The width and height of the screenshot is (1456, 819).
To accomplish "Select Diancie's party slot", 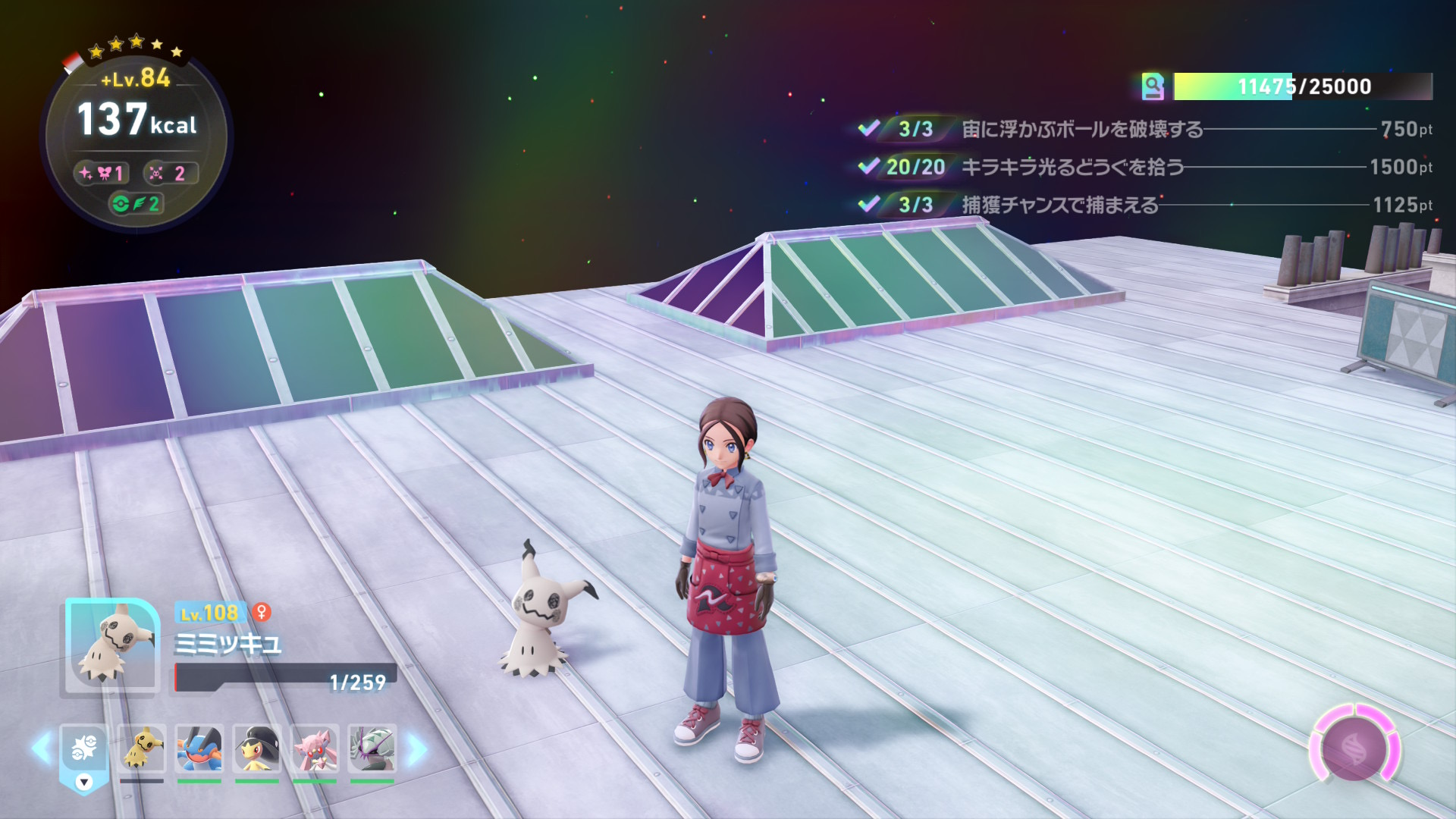I will pyautogui.click(x=314, y=748).
